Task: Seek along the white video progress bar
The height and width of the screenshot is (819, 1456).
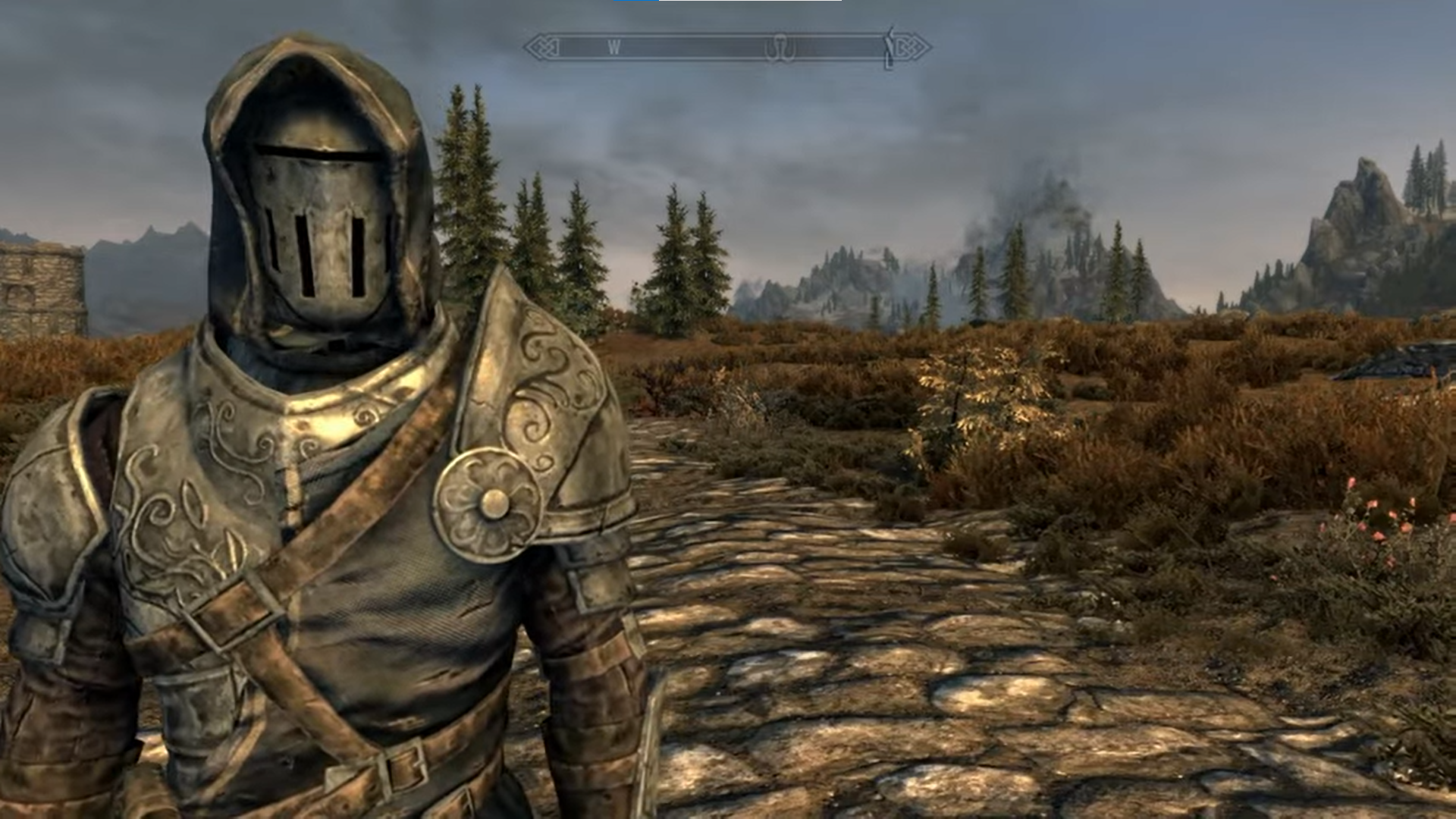Action: (749, 1)
